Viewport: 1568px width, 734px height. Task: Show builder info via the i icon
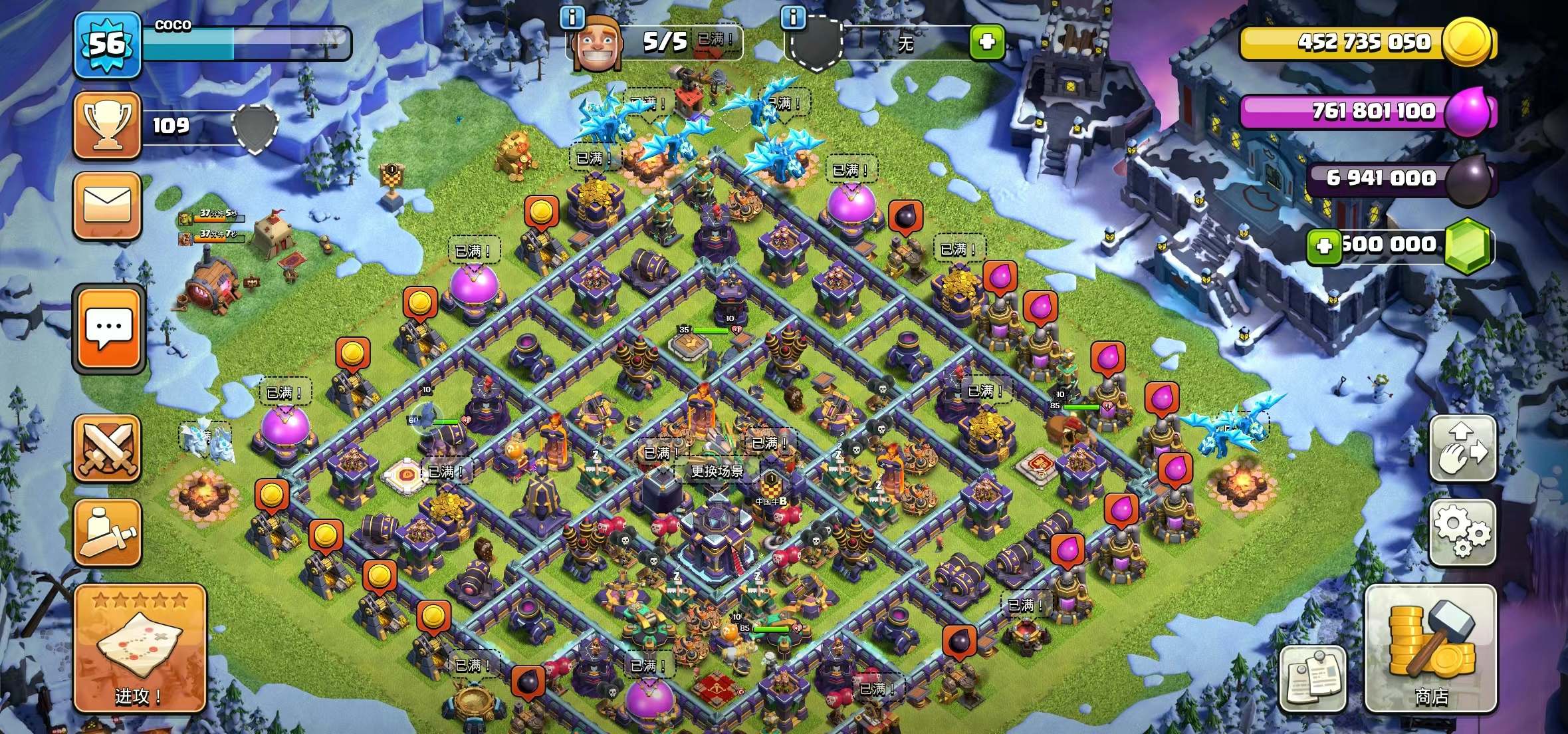(572, 18)
